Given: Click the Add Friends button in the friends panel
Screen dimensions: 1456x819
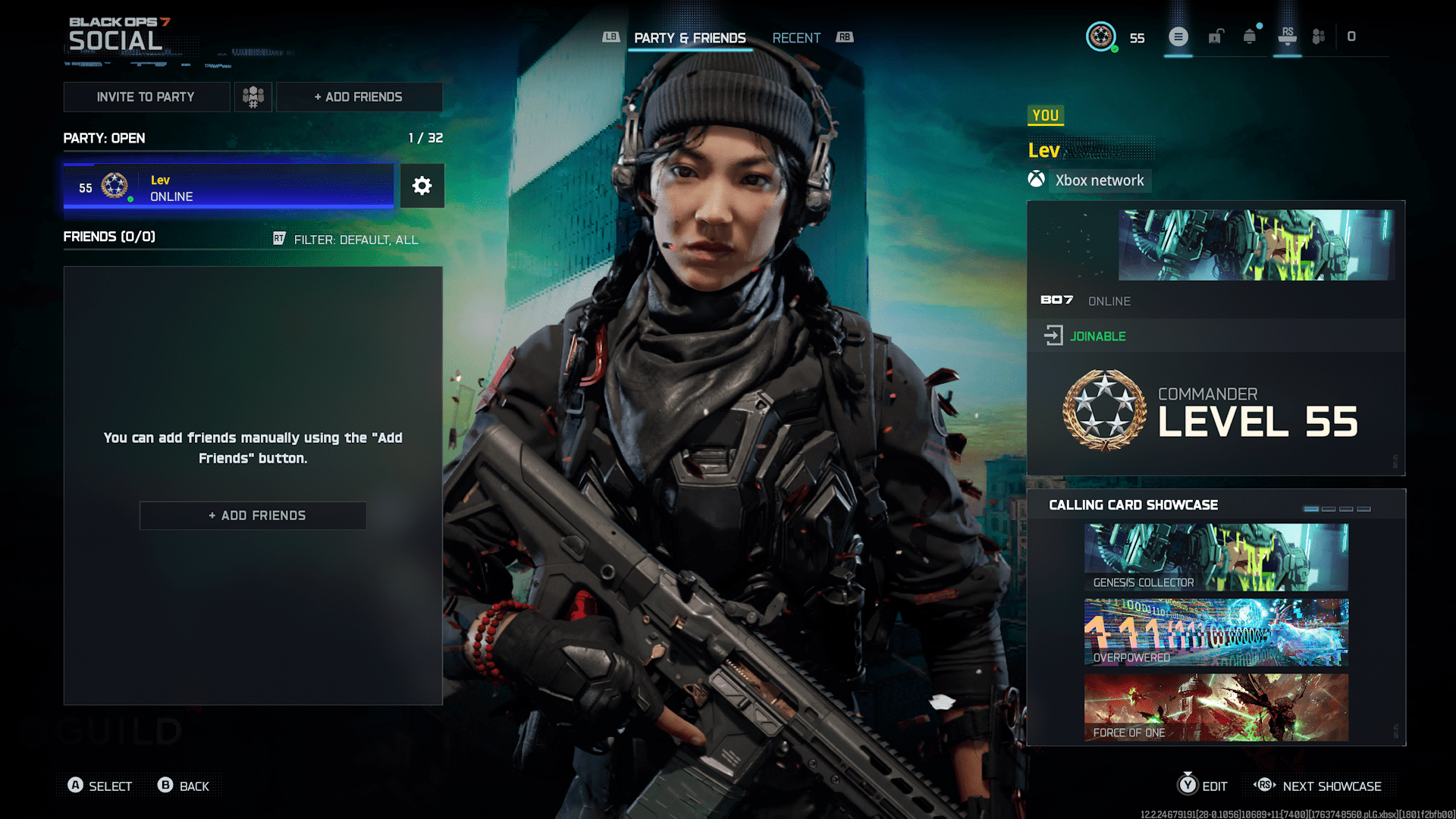Looking at the screenshot, I should point(253,515).
